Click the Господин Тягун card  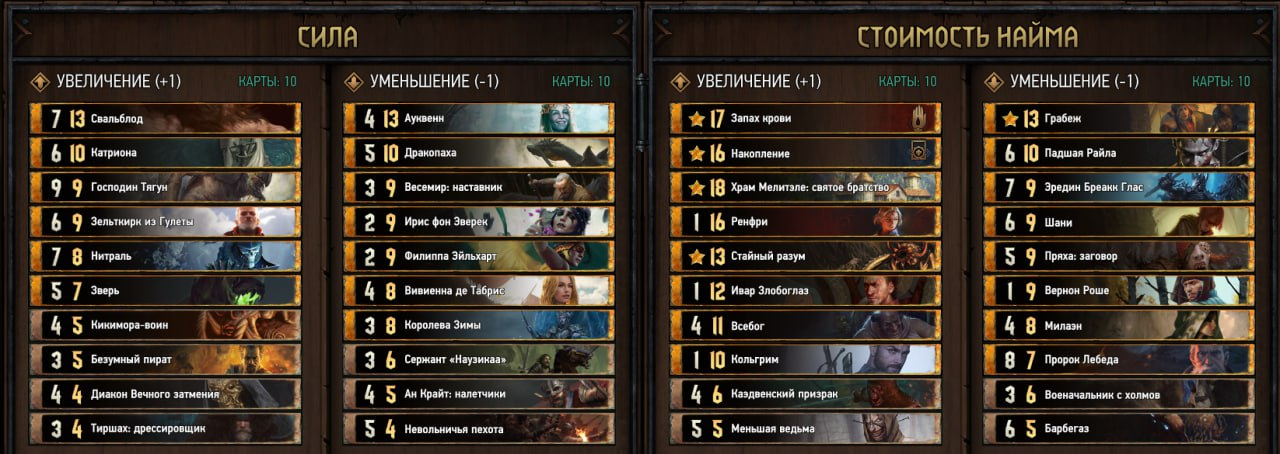coord(165,187)
